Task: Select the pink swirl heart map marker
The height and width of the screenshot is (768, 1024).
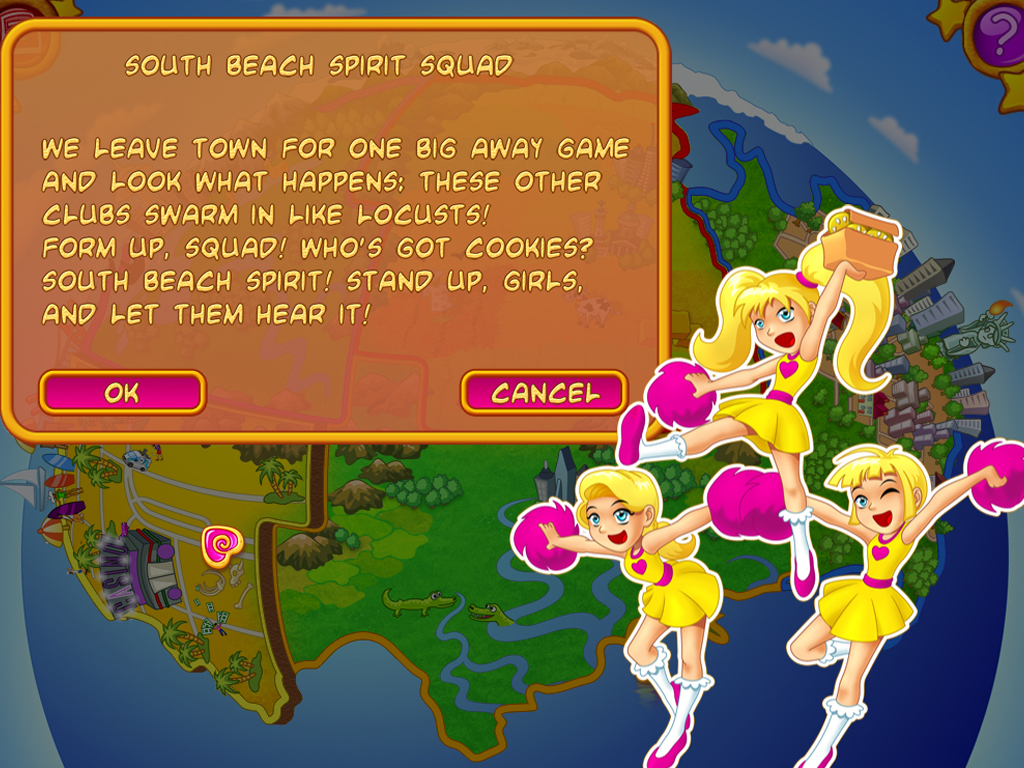Action: coord(221,544)
